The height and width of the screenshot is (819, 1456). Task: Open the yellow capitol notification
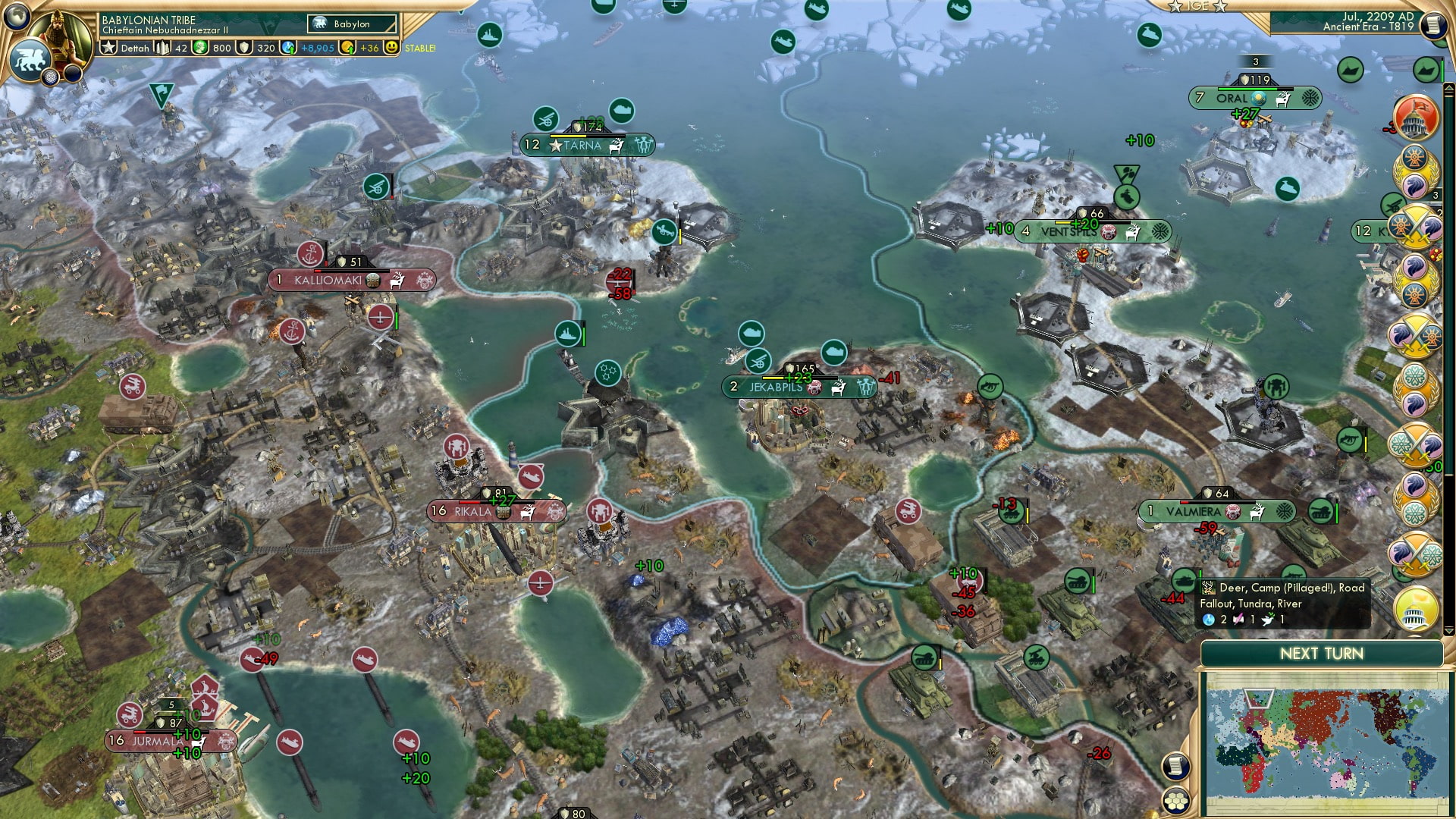[1415, 608]
